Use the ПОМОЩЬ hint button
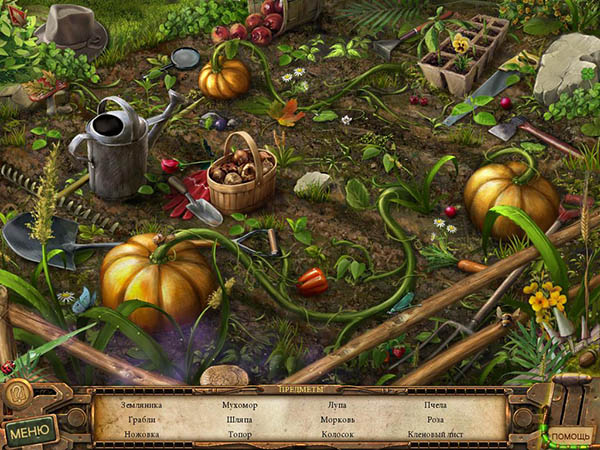The width and height of the screenshot is (600, 450). pyautogui.click(x=569, y=436)
